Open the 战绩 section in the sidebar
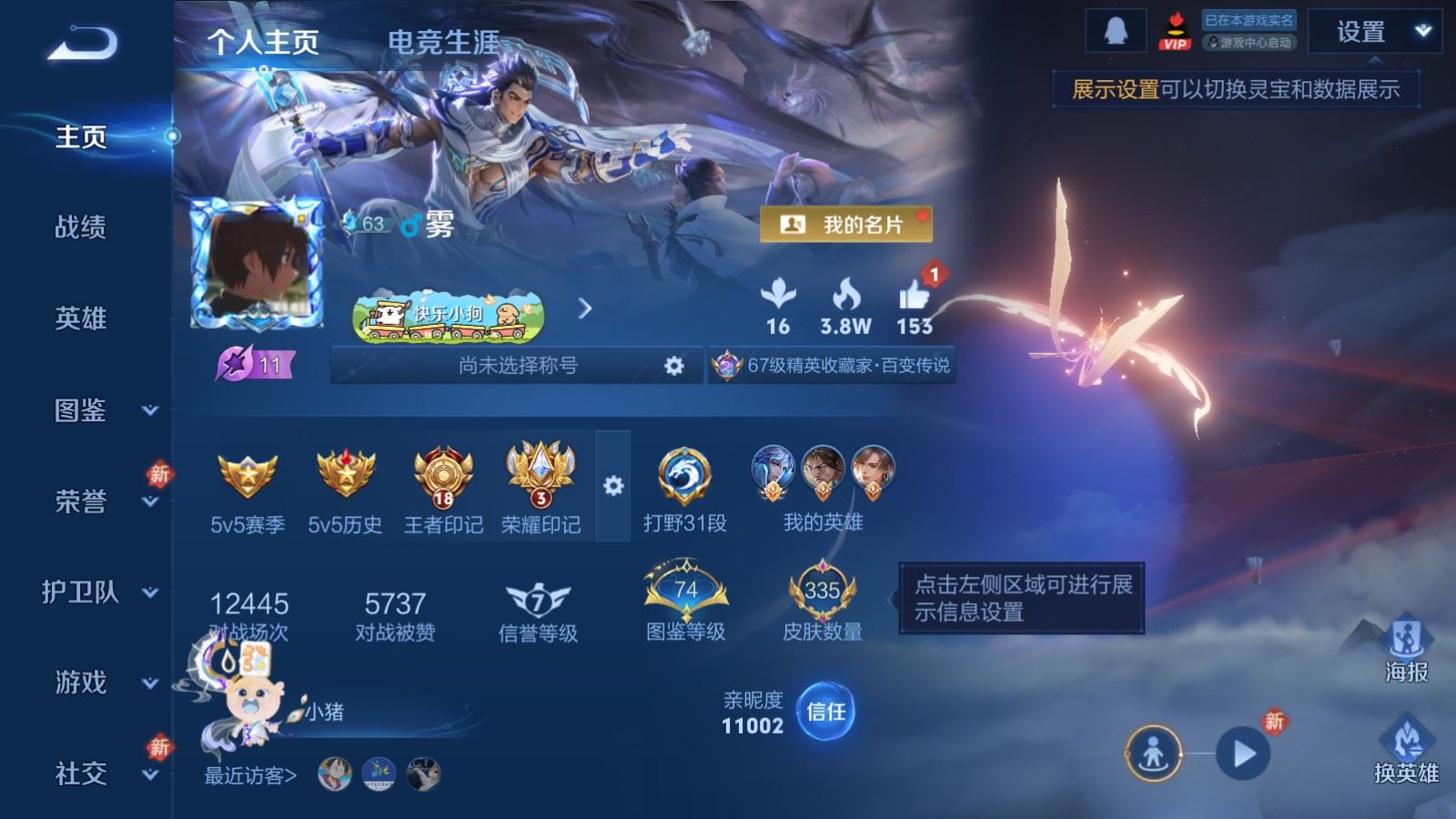1456x819 pixels. [x=81, y=227]
